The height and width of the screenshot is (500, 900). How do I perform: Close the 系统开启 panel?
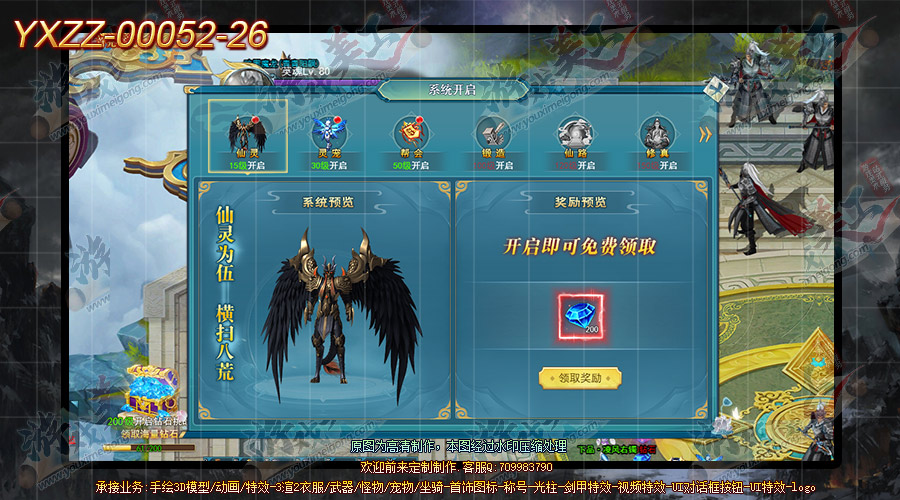714,89
